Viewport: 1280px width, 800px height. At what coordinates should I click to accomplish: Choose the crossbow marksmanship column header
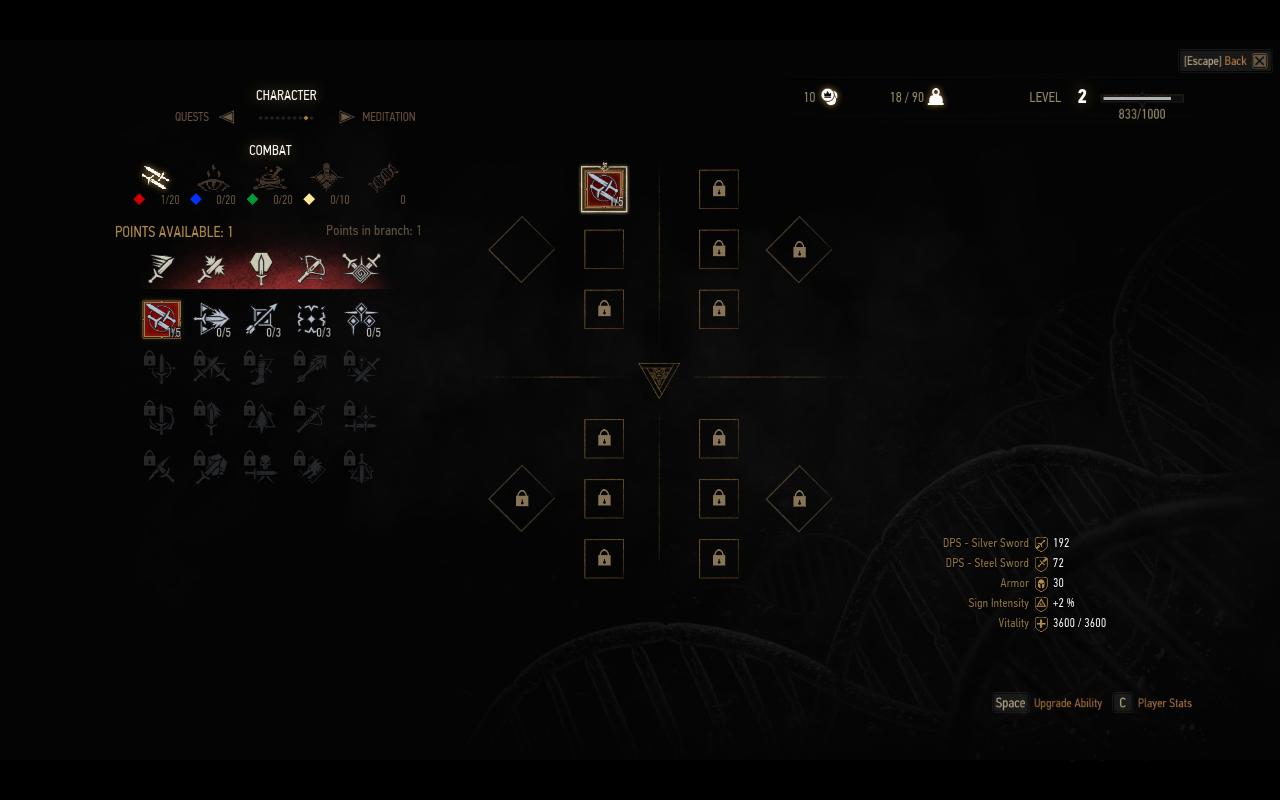pos(311,267)
